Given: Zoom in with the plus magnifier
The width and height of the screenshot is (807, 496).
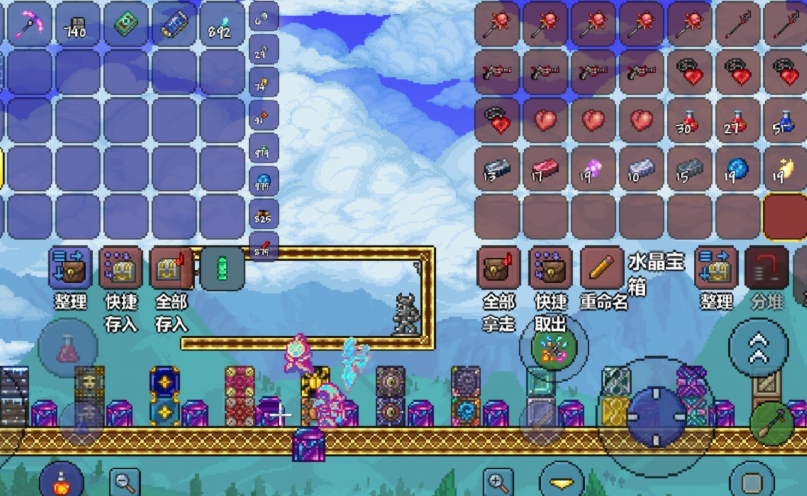Looking at the screenshot, I should 497,481.
